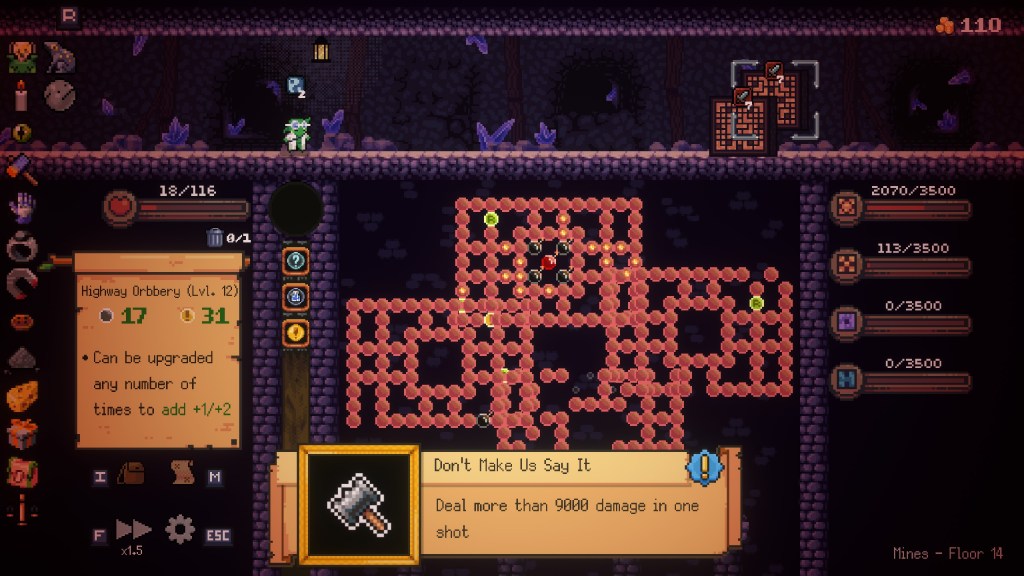Click the Peglin character portrait
This screenshot has width=1024, height=576.
coord(22,56)
